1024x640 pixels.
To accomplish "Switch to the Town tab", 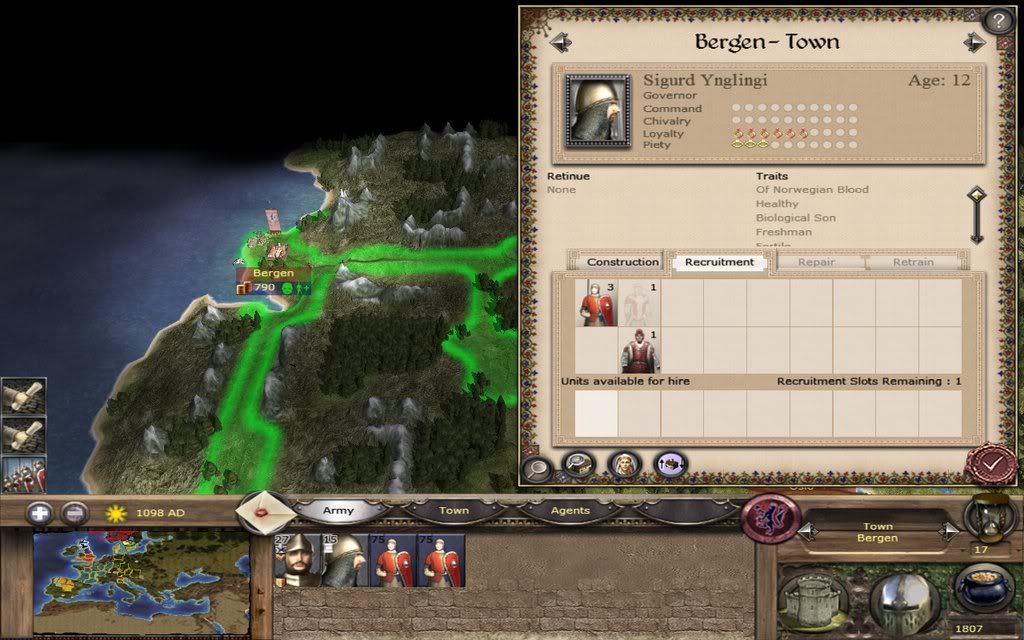I will (453, 510).
